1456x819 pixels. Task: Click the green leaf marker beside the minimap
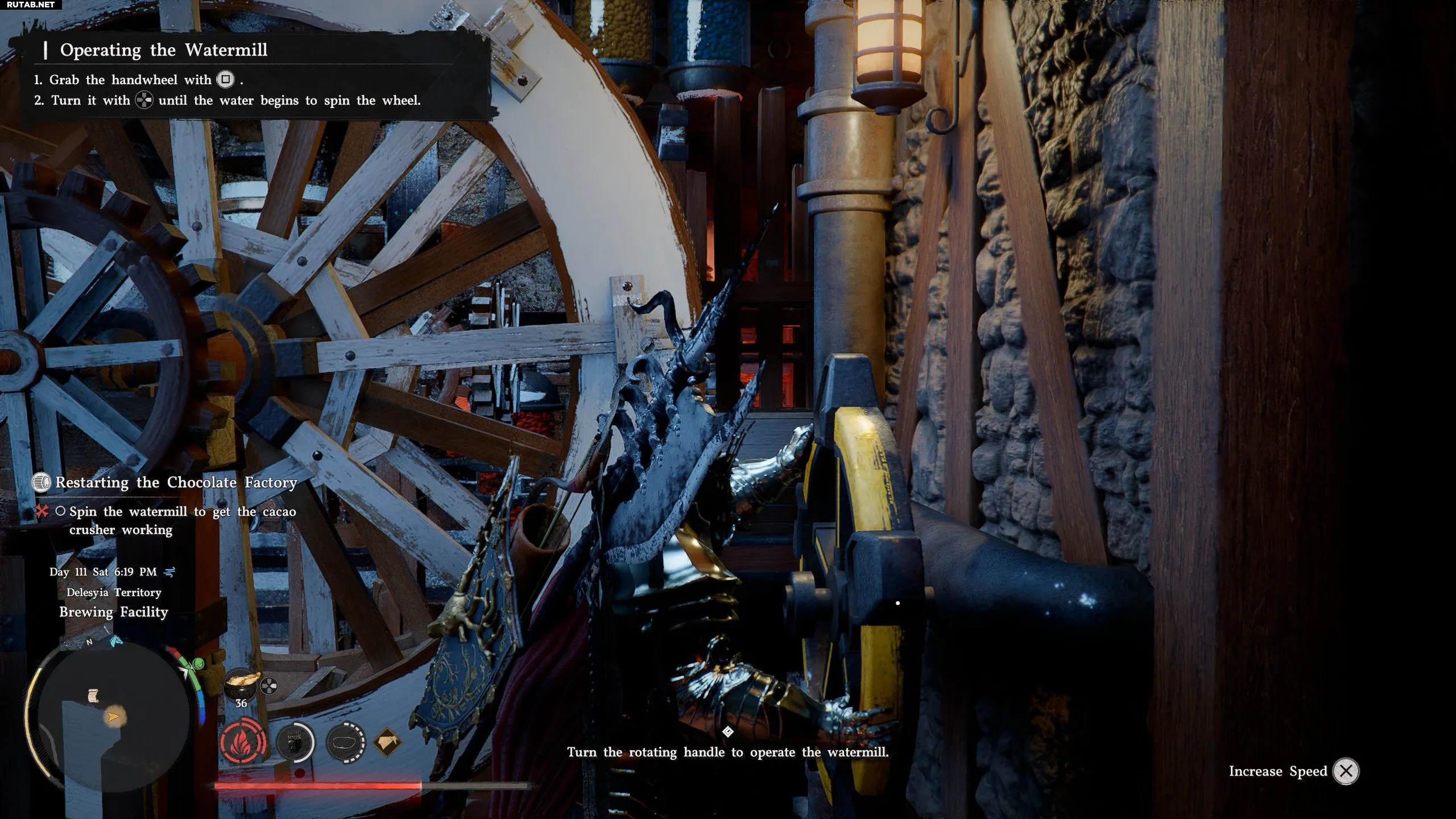click(198, 664)
